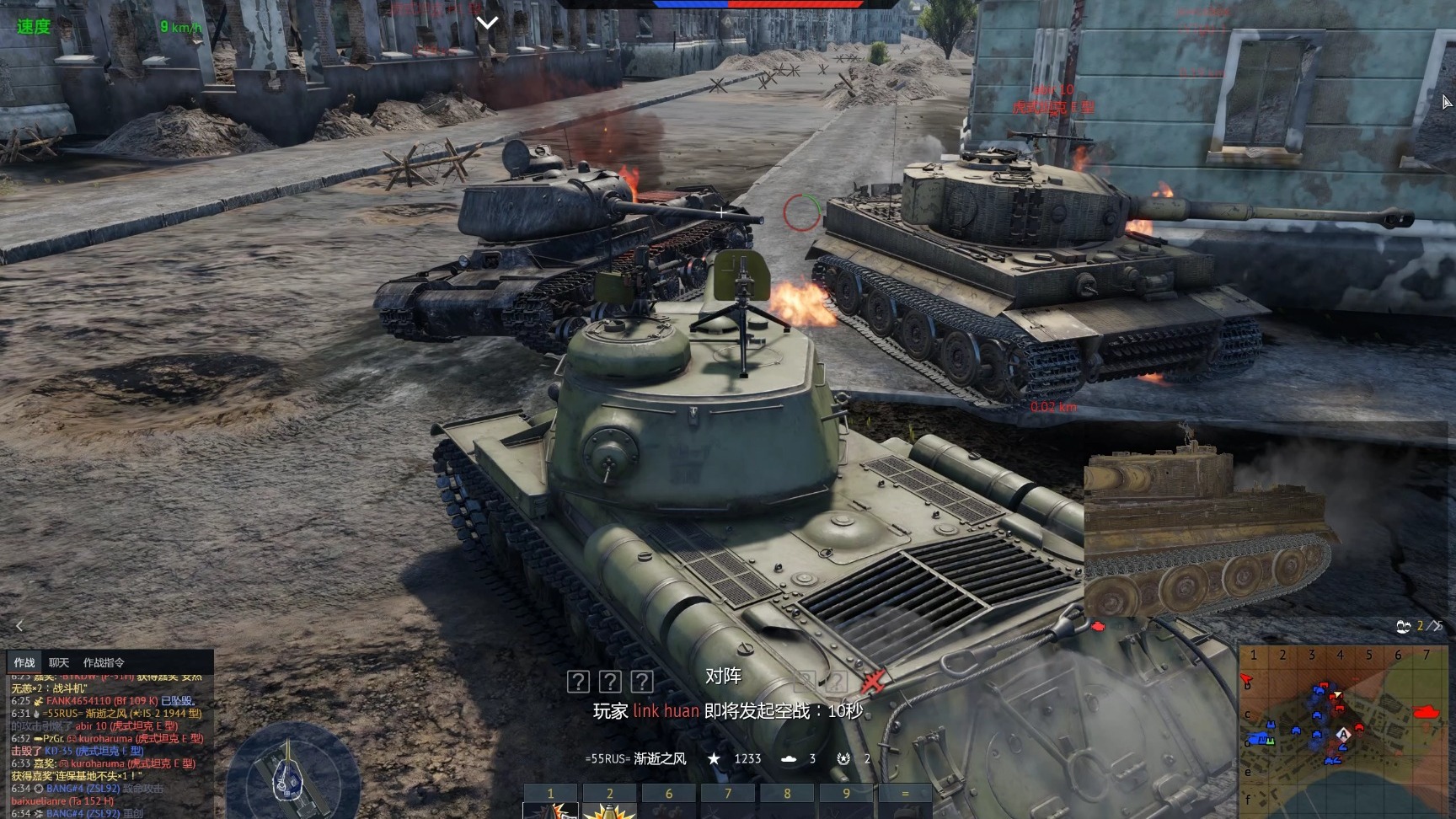The height and width of the screenshot is (819, 1456).
Task: Collapse the chat panel with the left arrow
Action: click(x=19, y=625)
